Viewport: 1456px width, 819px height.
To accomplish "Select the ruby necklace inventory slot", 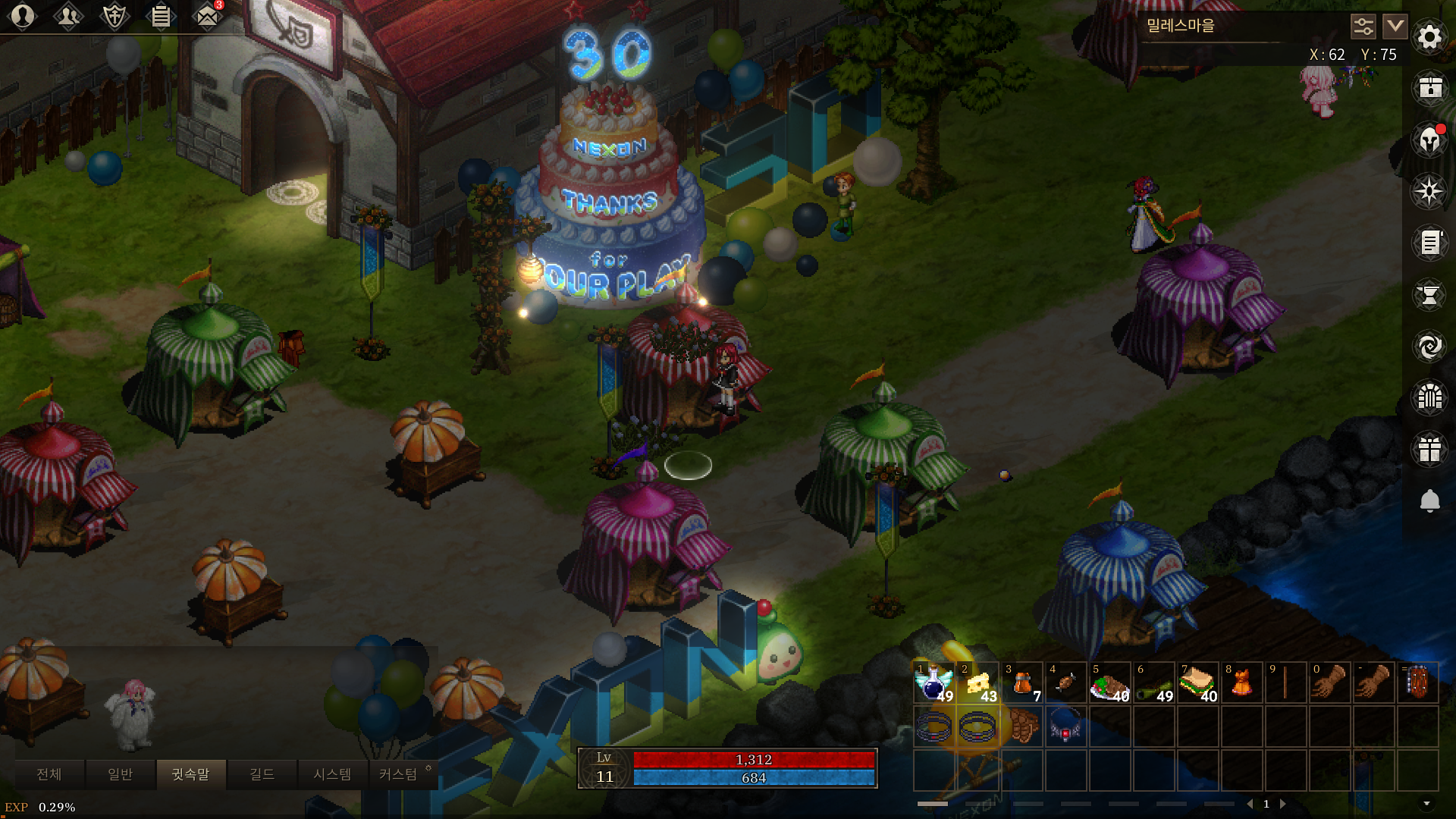I will 1065,727.
